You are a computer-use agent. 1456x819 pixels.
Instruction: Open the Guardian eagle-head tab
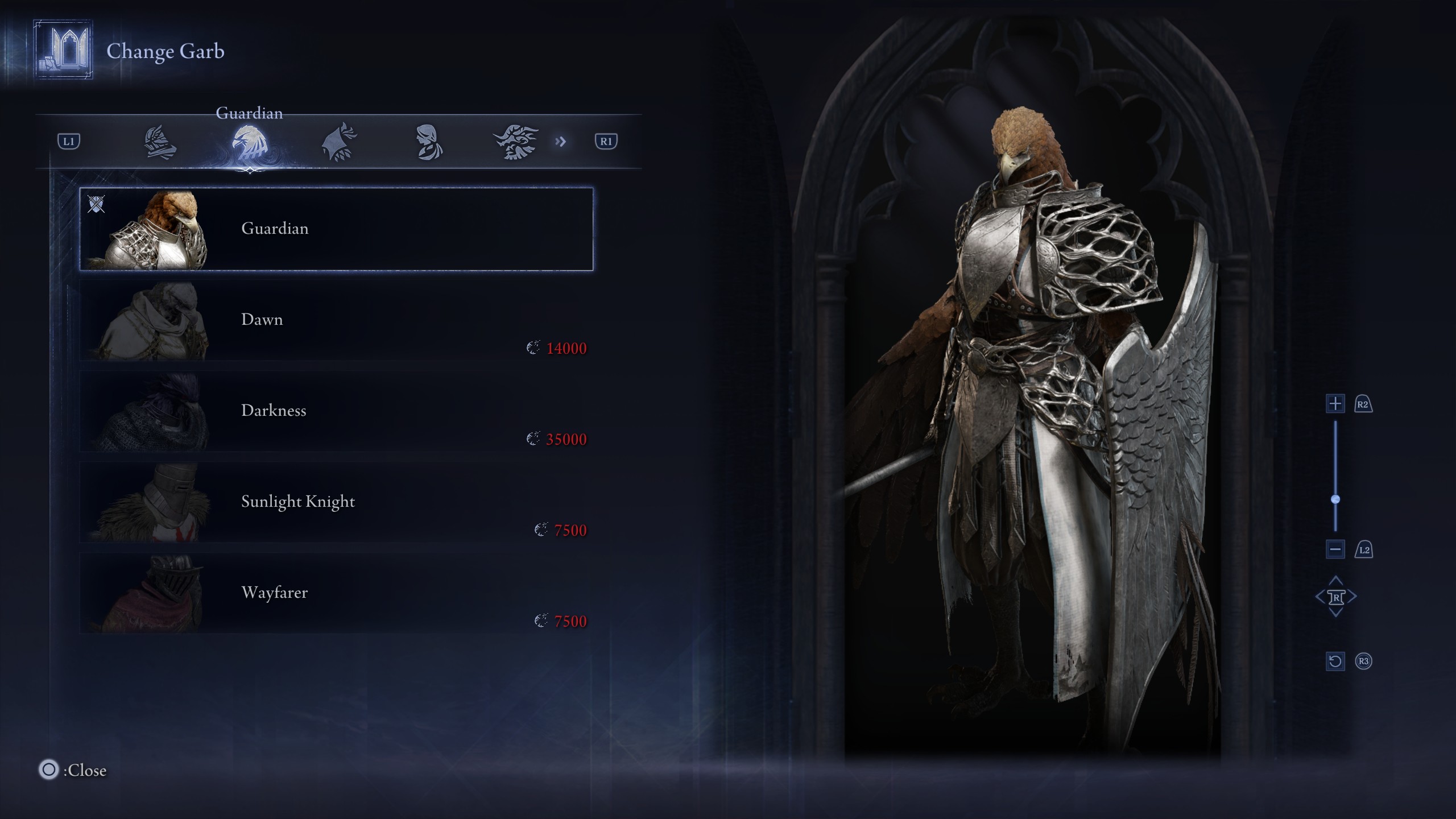coord(250,142)
